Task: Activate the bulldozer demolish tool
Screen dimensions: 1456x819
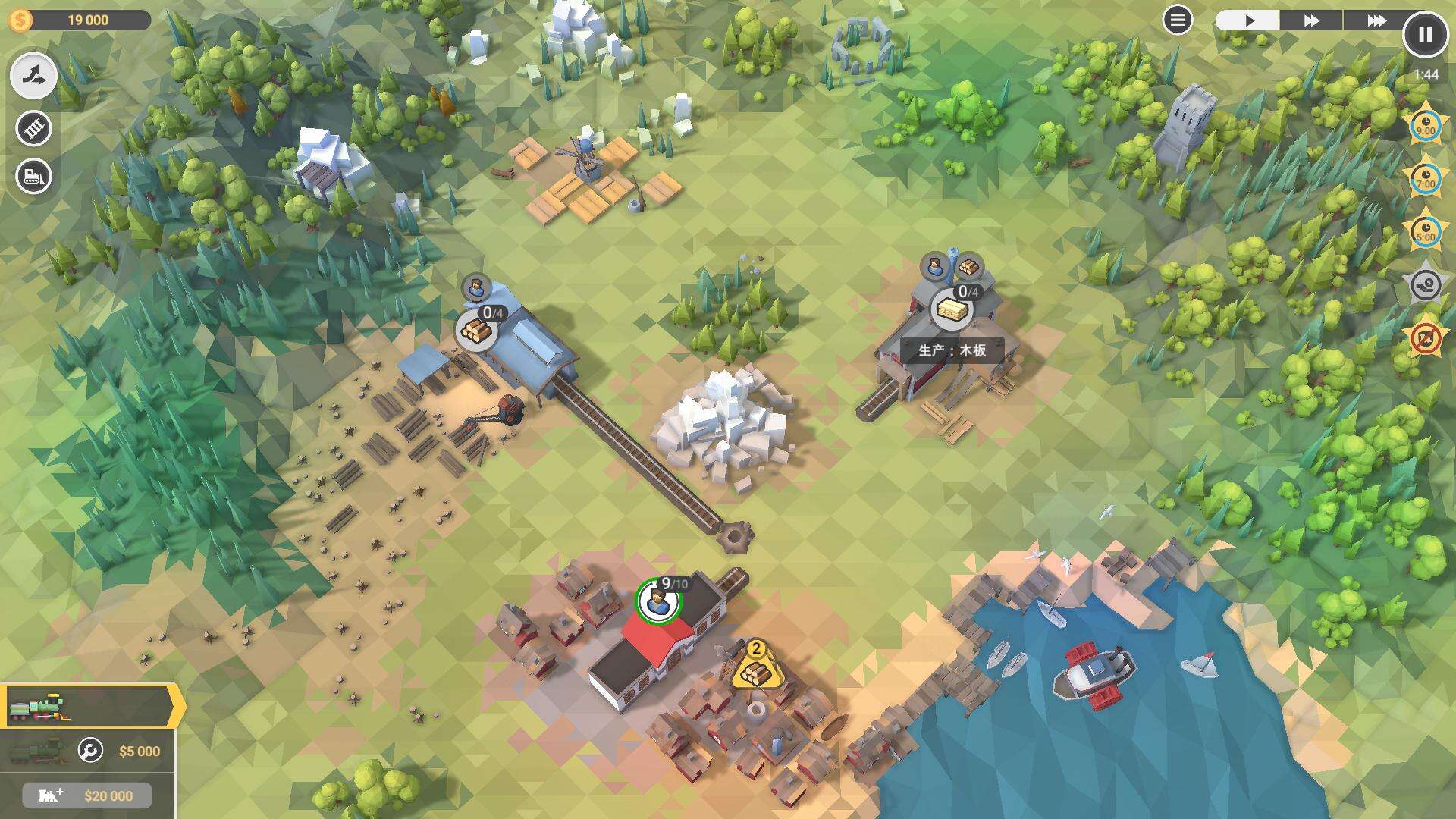Action: click(x=33, y=177)
